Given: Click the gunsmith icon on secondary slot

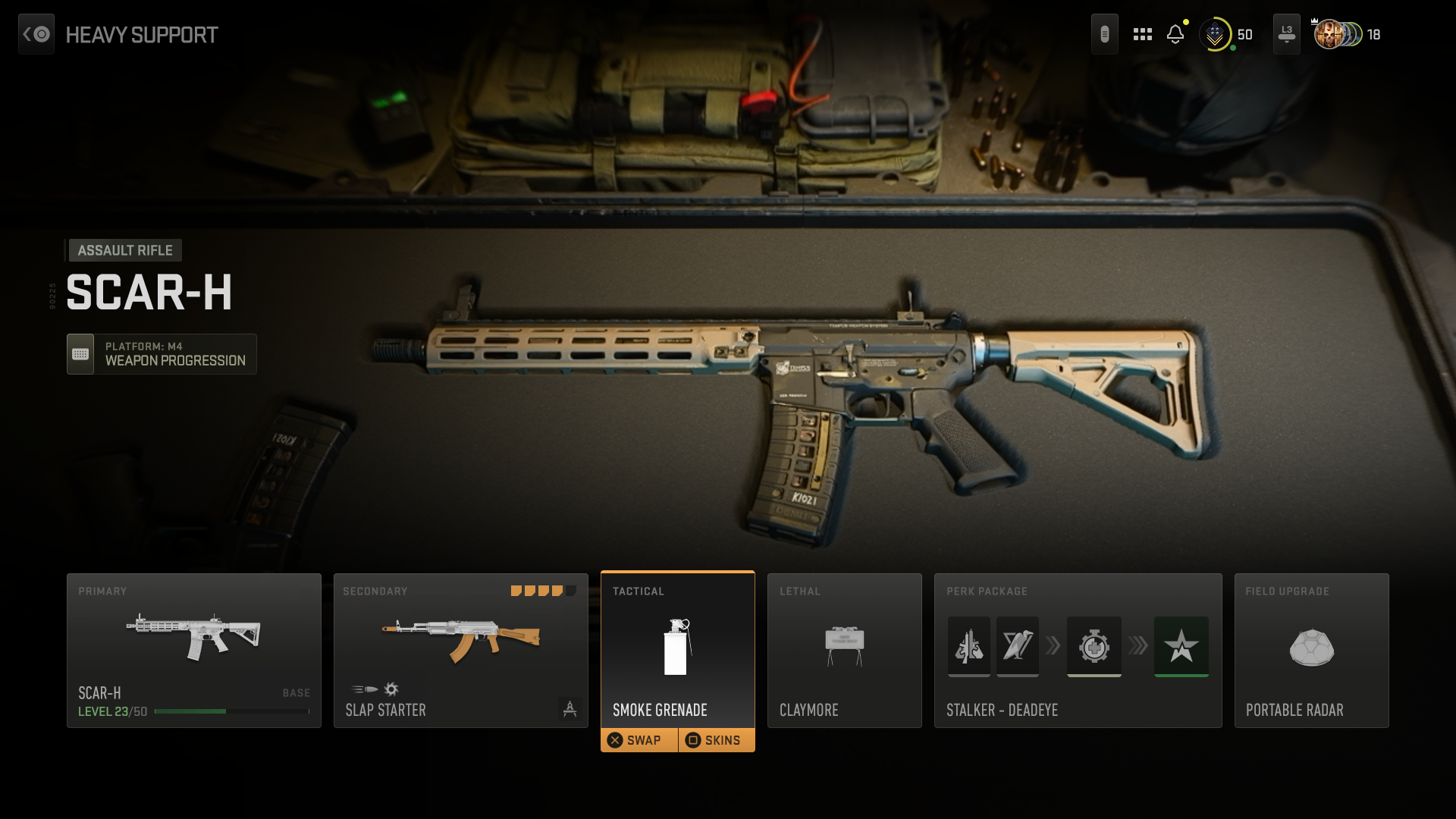Looking at the screenshot, I should pos(570,709).
